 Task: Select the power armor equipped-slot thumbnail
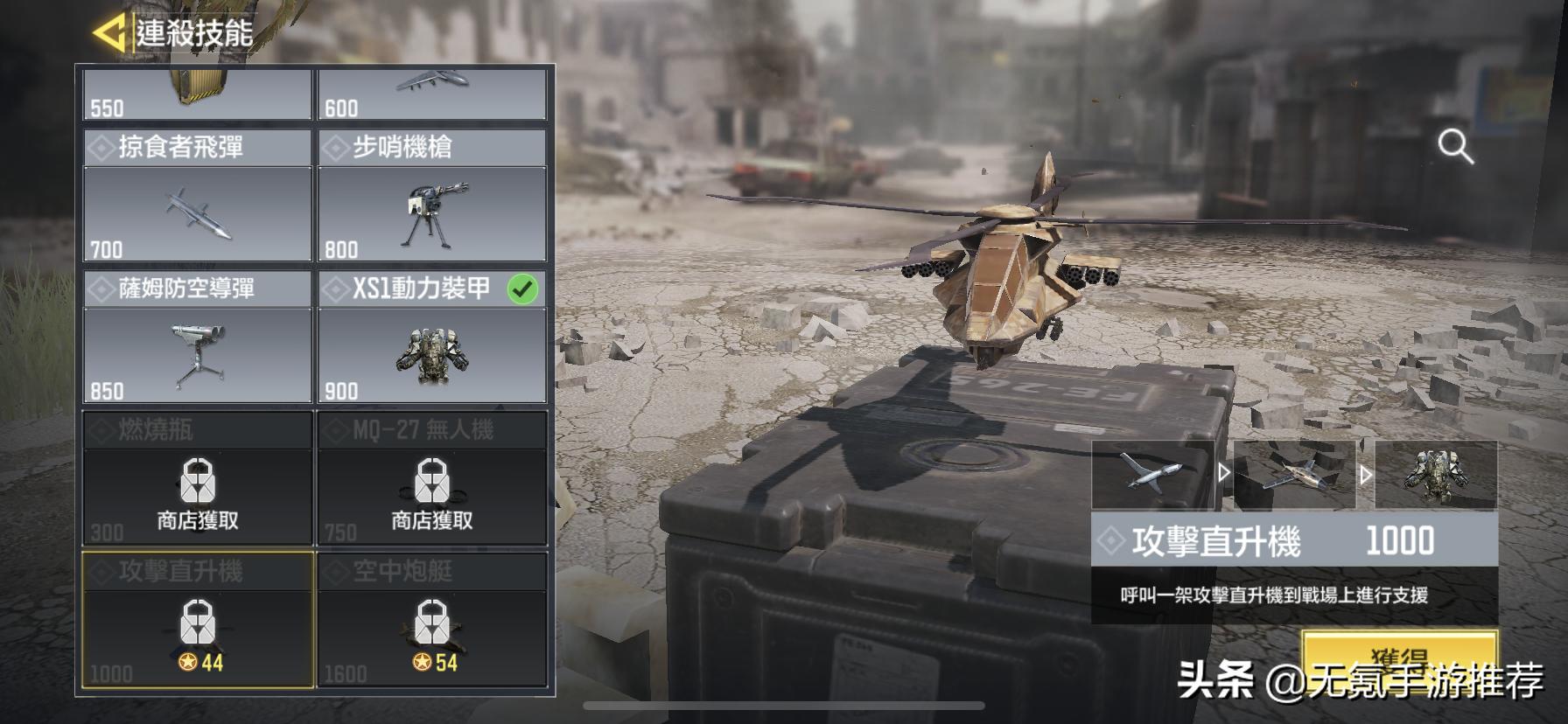tap(1436, 475)
